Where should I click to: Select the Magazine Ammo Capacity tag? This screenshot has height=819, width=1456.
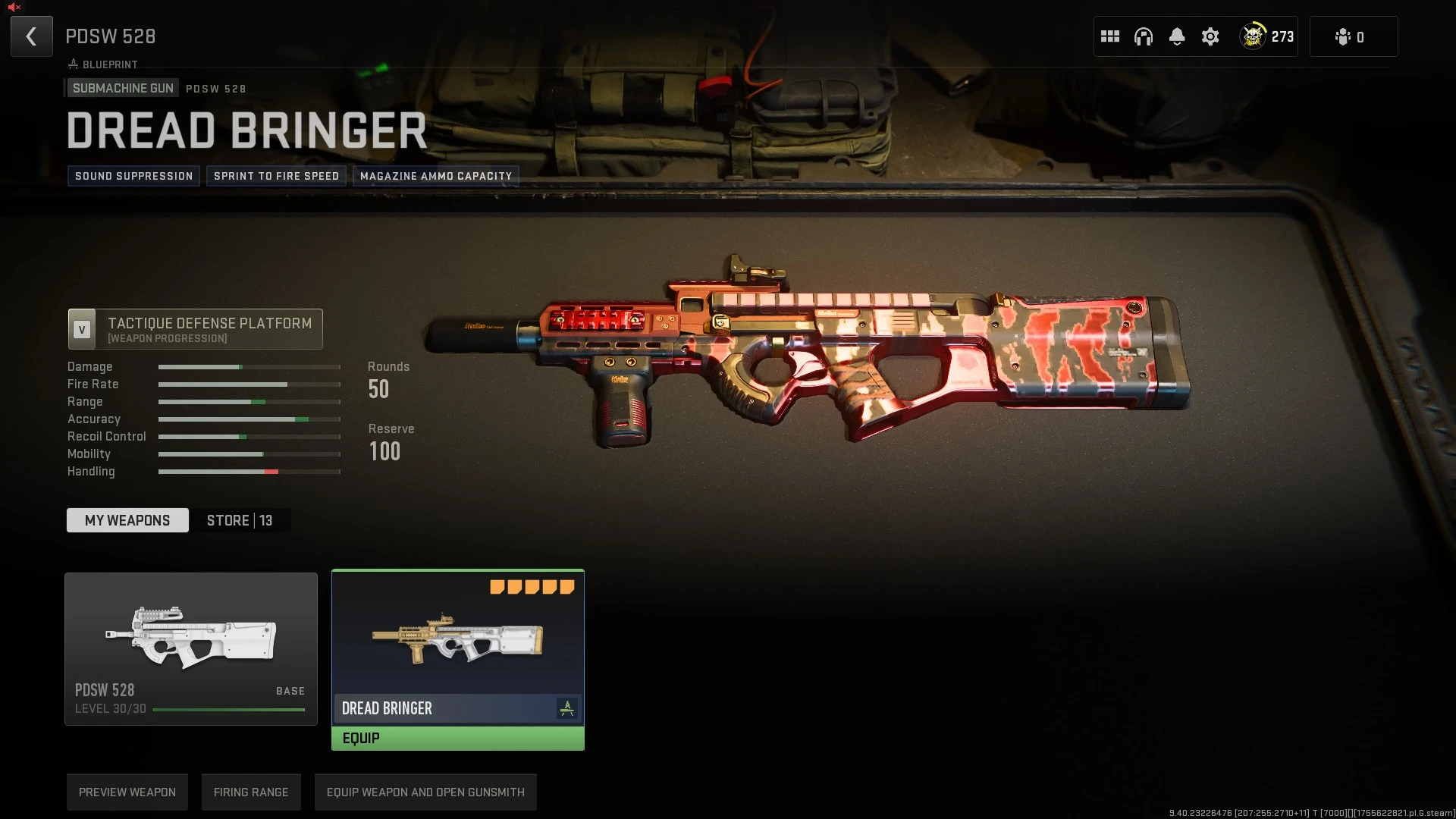pyautogui.click(x=436, y=176)
